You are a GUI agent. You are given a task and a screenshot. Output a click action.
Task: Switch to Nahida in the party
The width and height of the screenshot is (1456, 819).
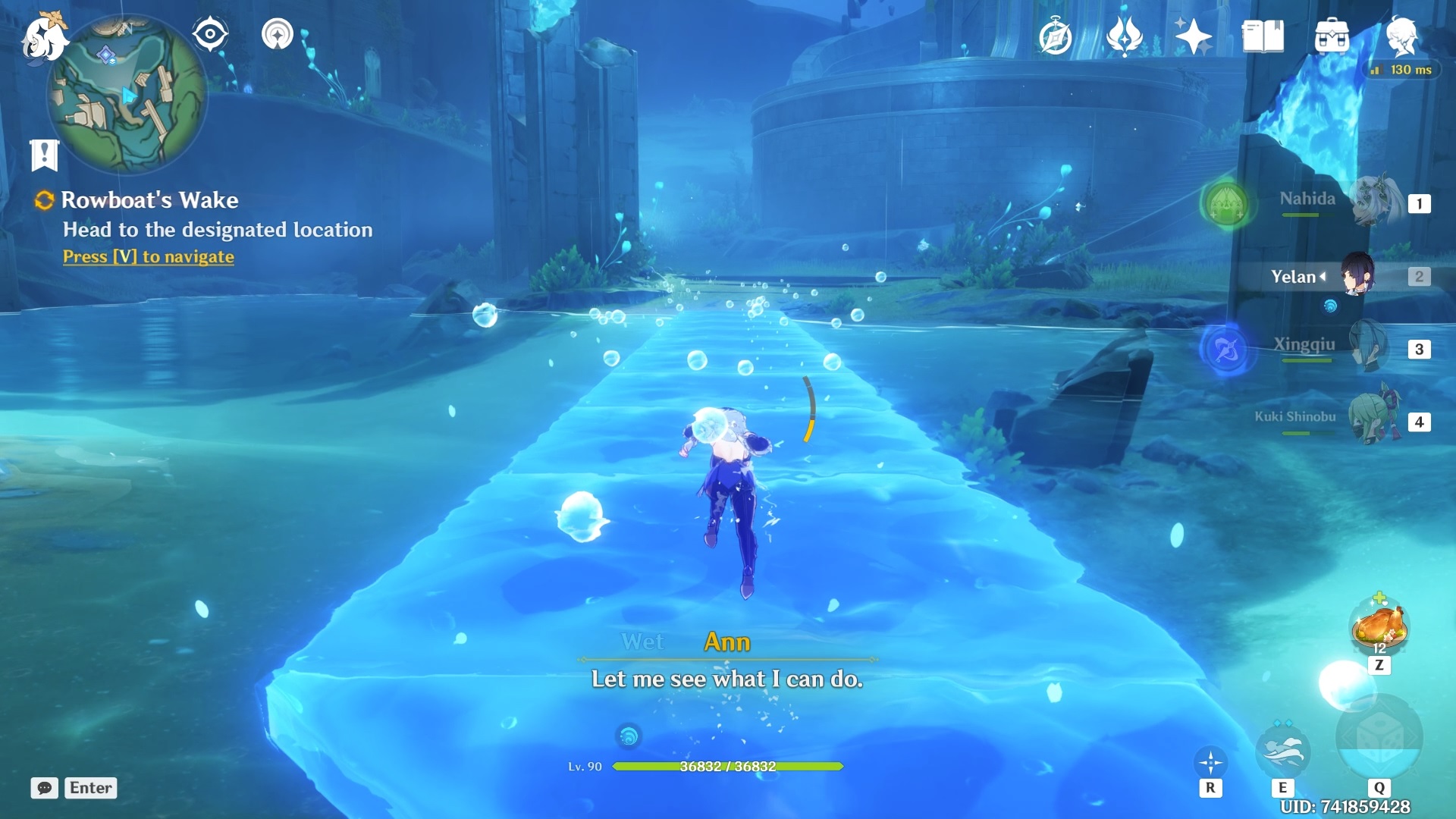pyautogui.click(x=1373, y=202)
